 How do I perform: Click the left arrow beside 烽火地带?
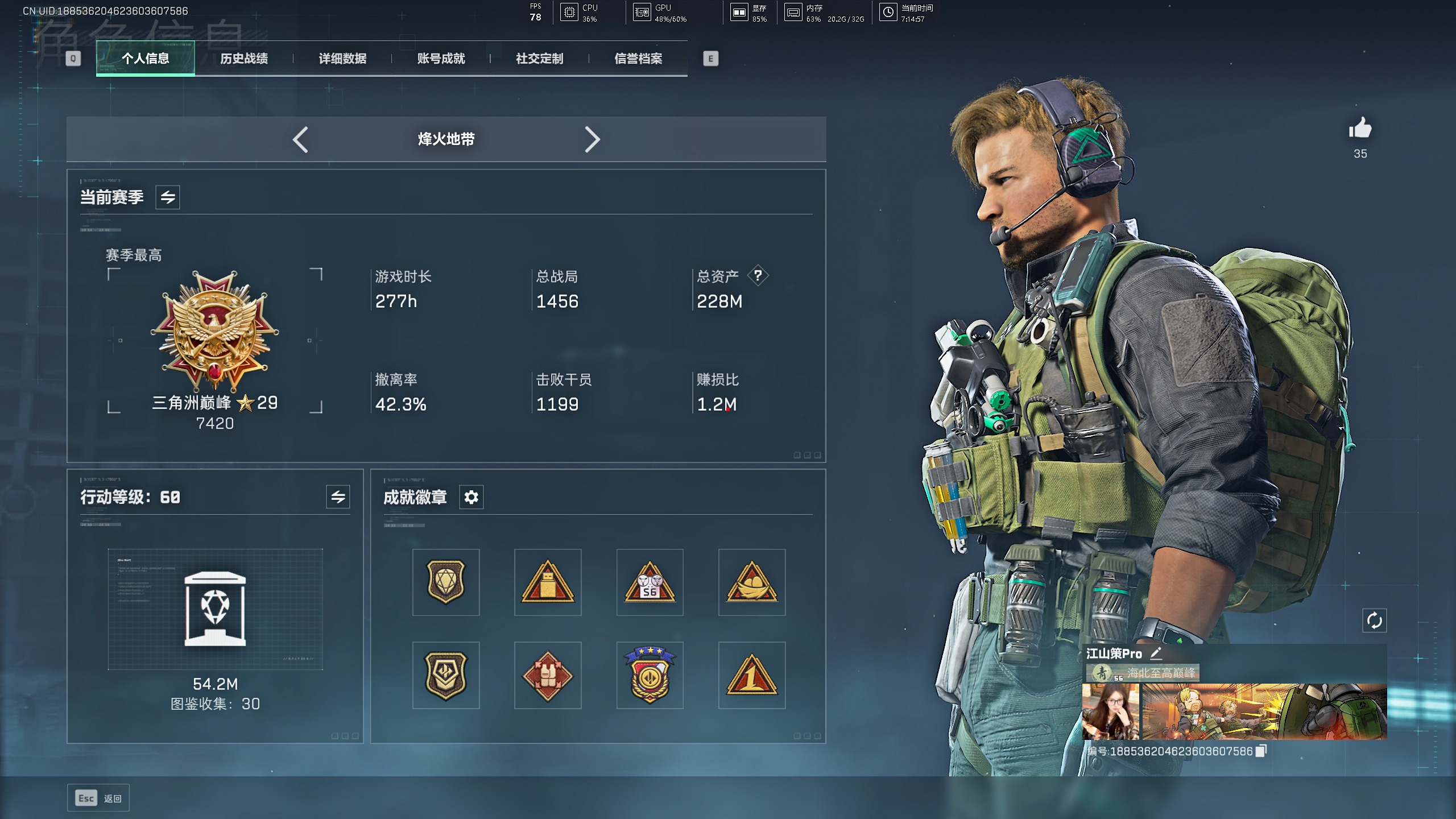click(300, 139)
